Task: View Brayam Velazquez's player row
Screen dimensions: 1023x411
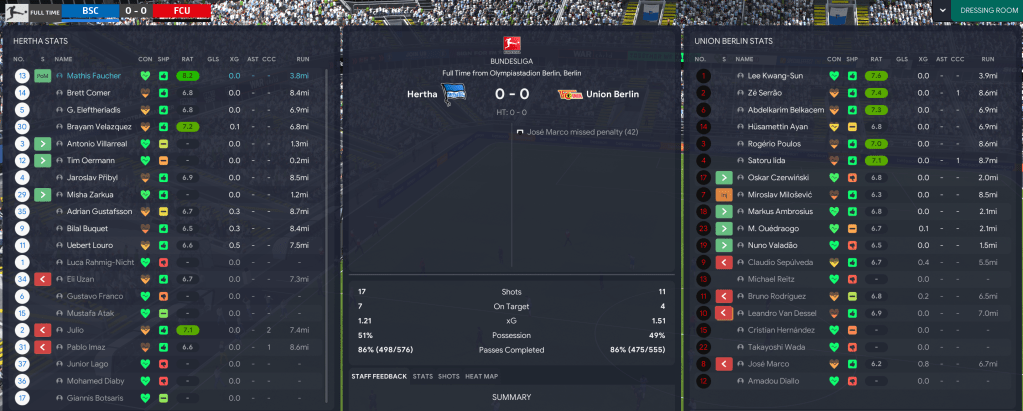Action: 102,127
